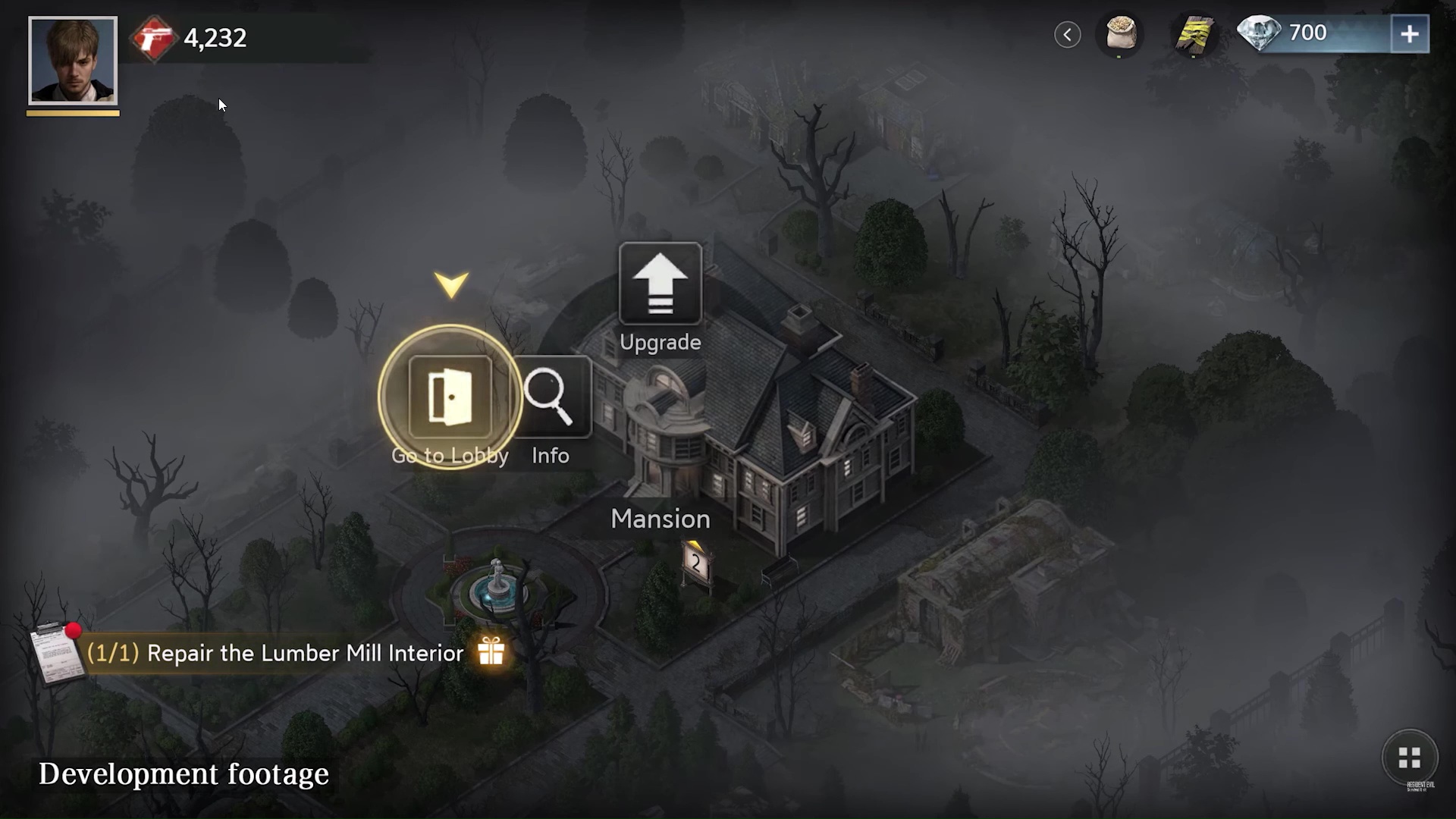The width and height of the screenshot is (1456, 819).
Task: Select the grain sack resource icon
Action: coord(1120,34)
